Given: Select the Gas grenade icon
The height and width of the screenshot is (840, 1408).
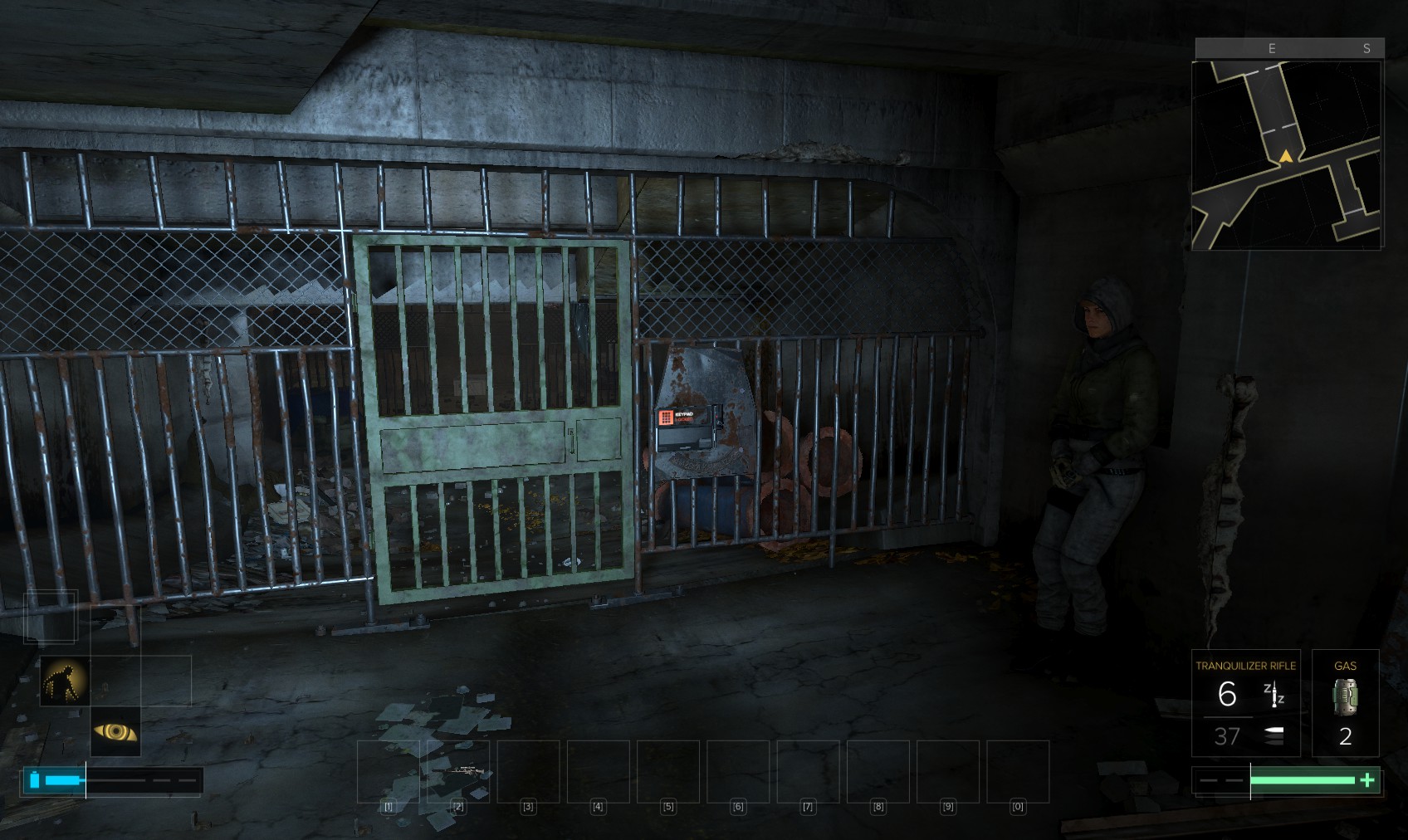Looking at the screenshot, I should tap(1345, 696).
